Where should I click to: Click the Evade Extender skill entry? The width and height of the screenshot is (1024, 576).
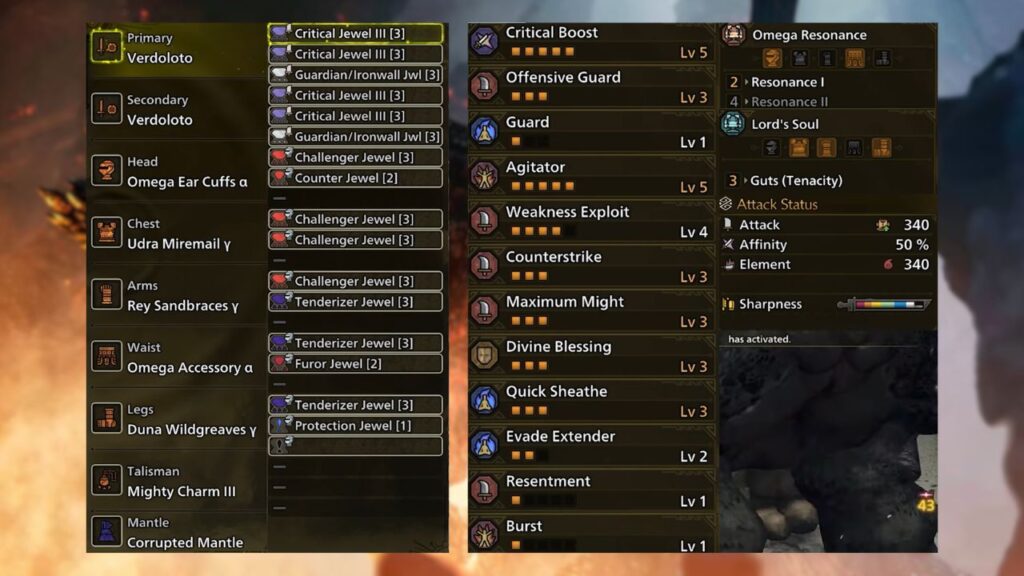592,446
